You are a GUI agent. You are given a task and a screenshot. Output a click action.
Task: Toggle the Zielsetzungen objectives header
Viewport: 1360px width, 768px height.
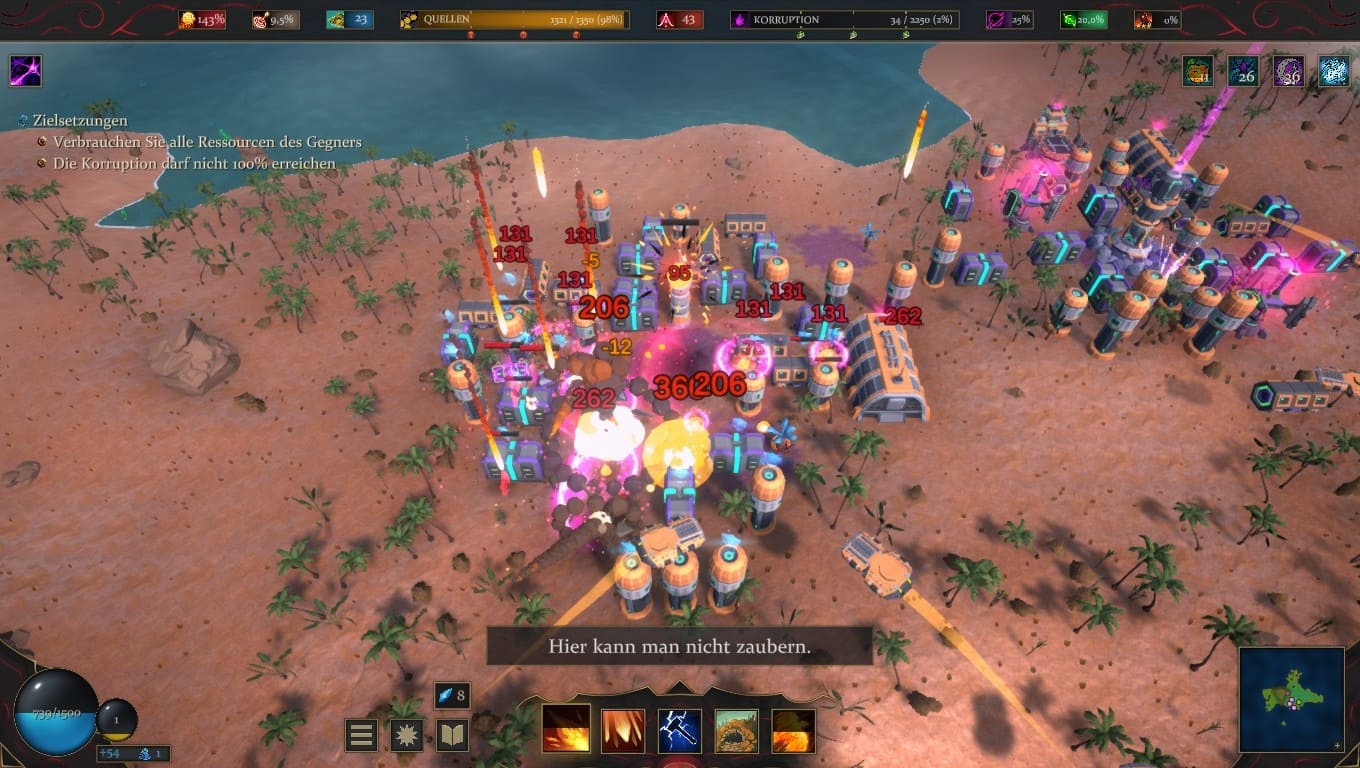click(78, 121)
